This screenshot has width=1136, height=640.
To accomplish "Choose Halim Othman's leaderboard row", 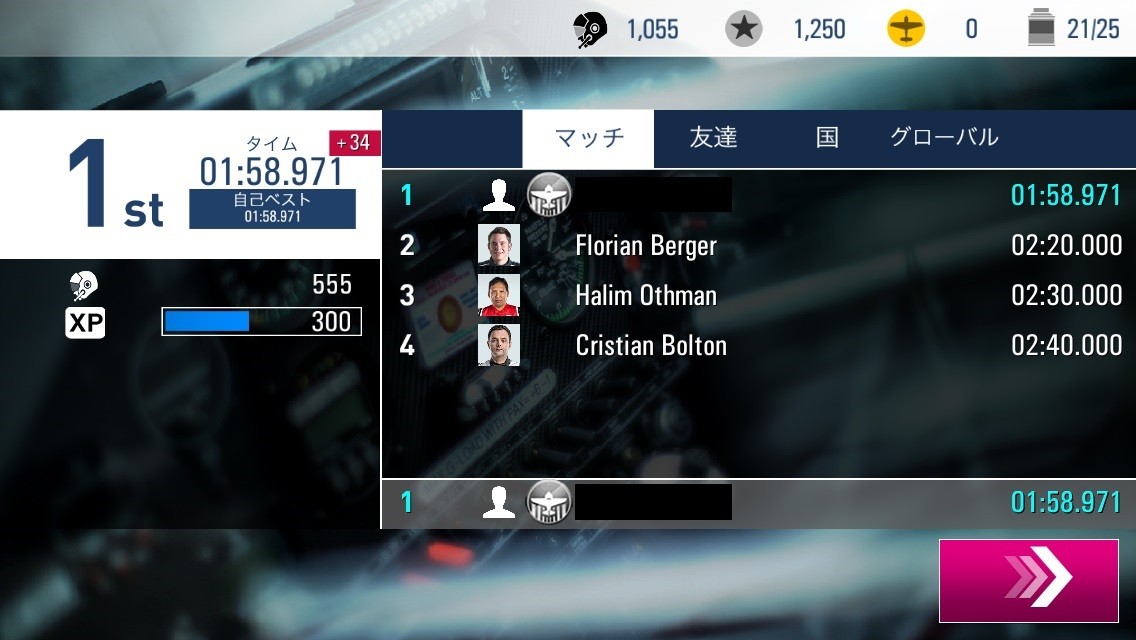I will click(x=760, y=295).
